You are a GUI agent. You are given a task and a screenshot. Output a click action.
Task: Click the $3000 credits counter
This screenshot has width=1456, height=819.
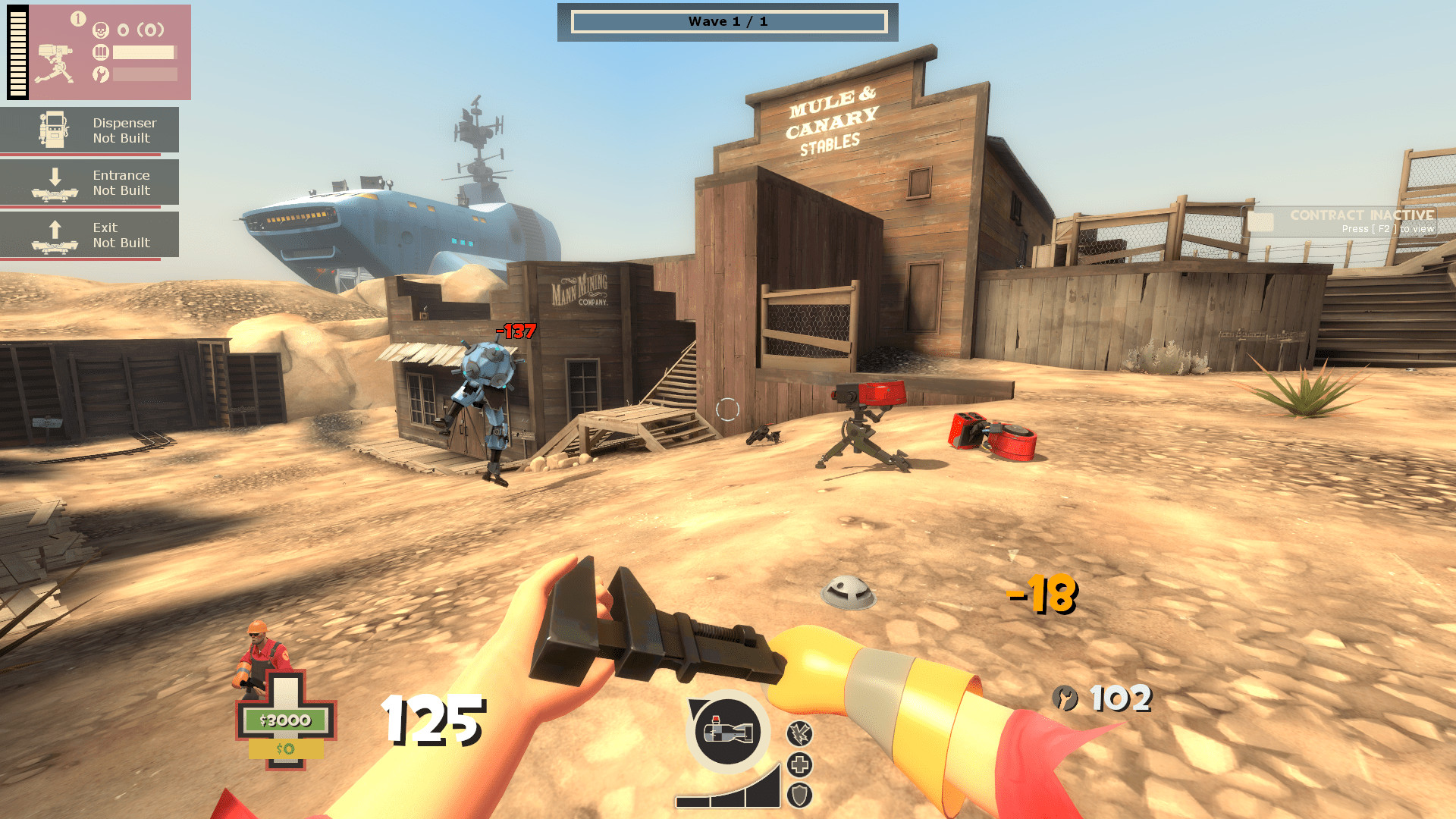tap(284, 720)
